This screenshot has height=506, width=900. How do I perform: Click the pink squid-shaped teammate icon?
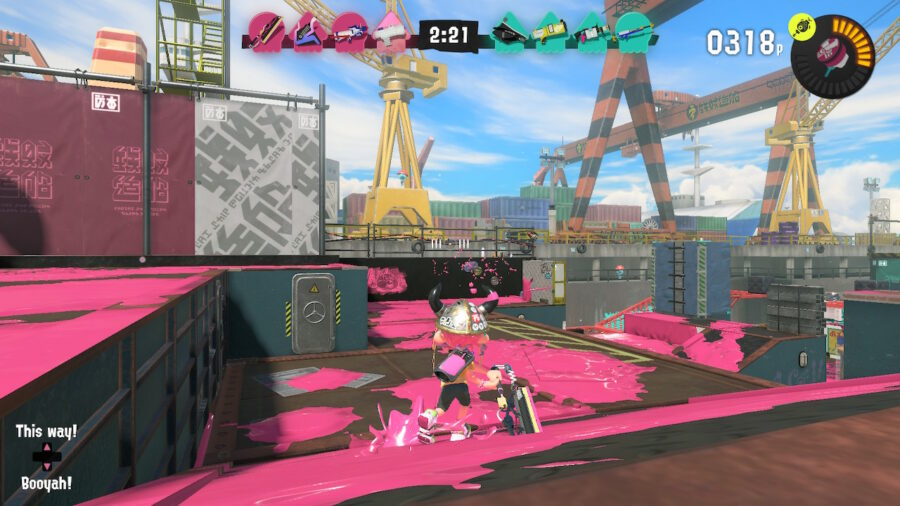tap(306, 31)
